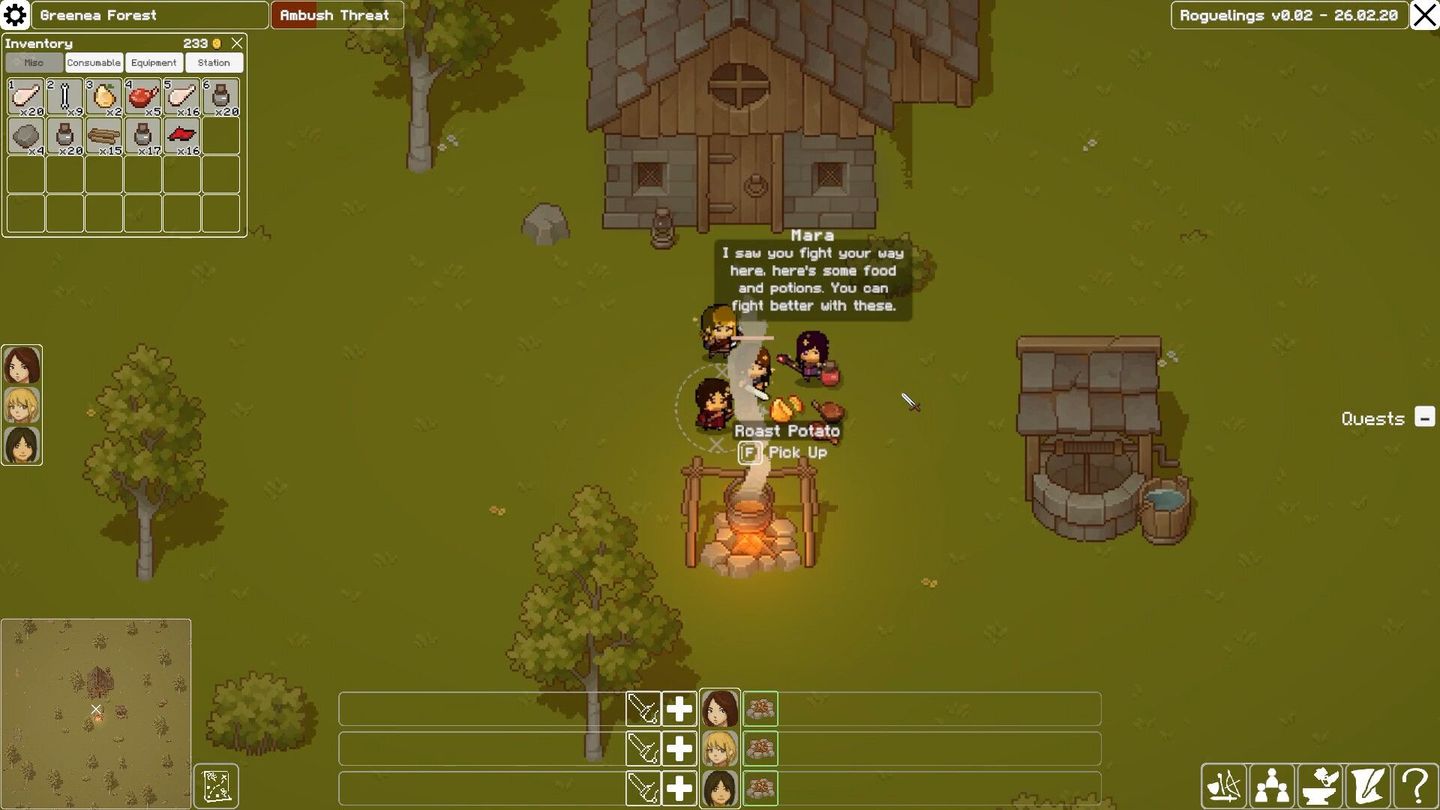Open the settings gear icon
Image resolution: width=1440 pixels, height=810 pixels.
pos(14,15)
